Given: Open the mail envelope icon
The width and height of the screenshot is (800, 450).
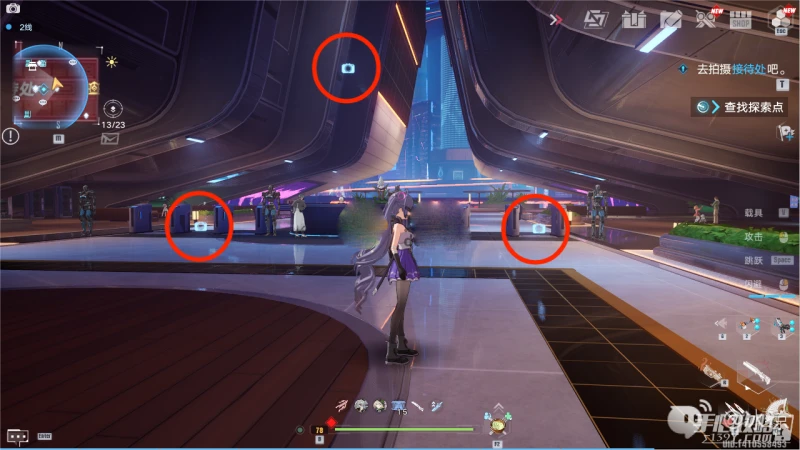Looking at the screenshot, I should (109, 138).
